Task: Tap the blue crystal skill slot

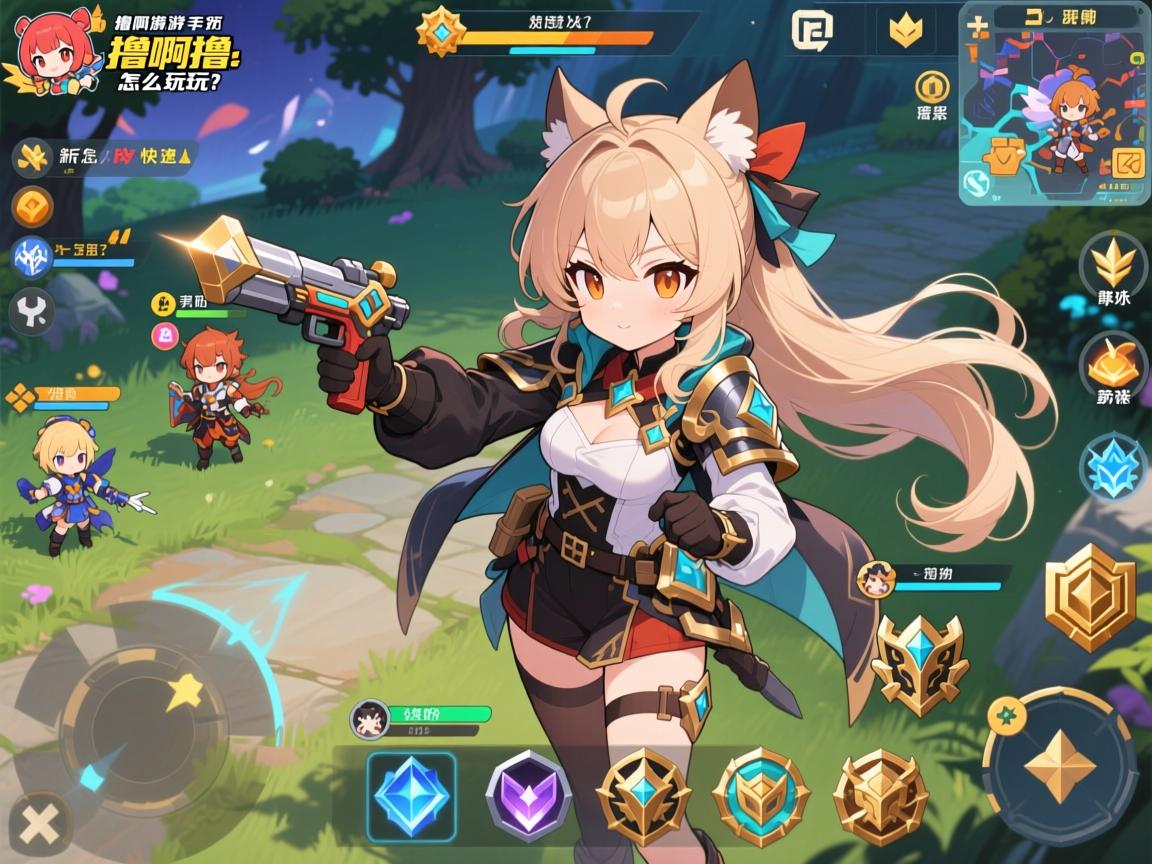Action: (x=411, y=795)
